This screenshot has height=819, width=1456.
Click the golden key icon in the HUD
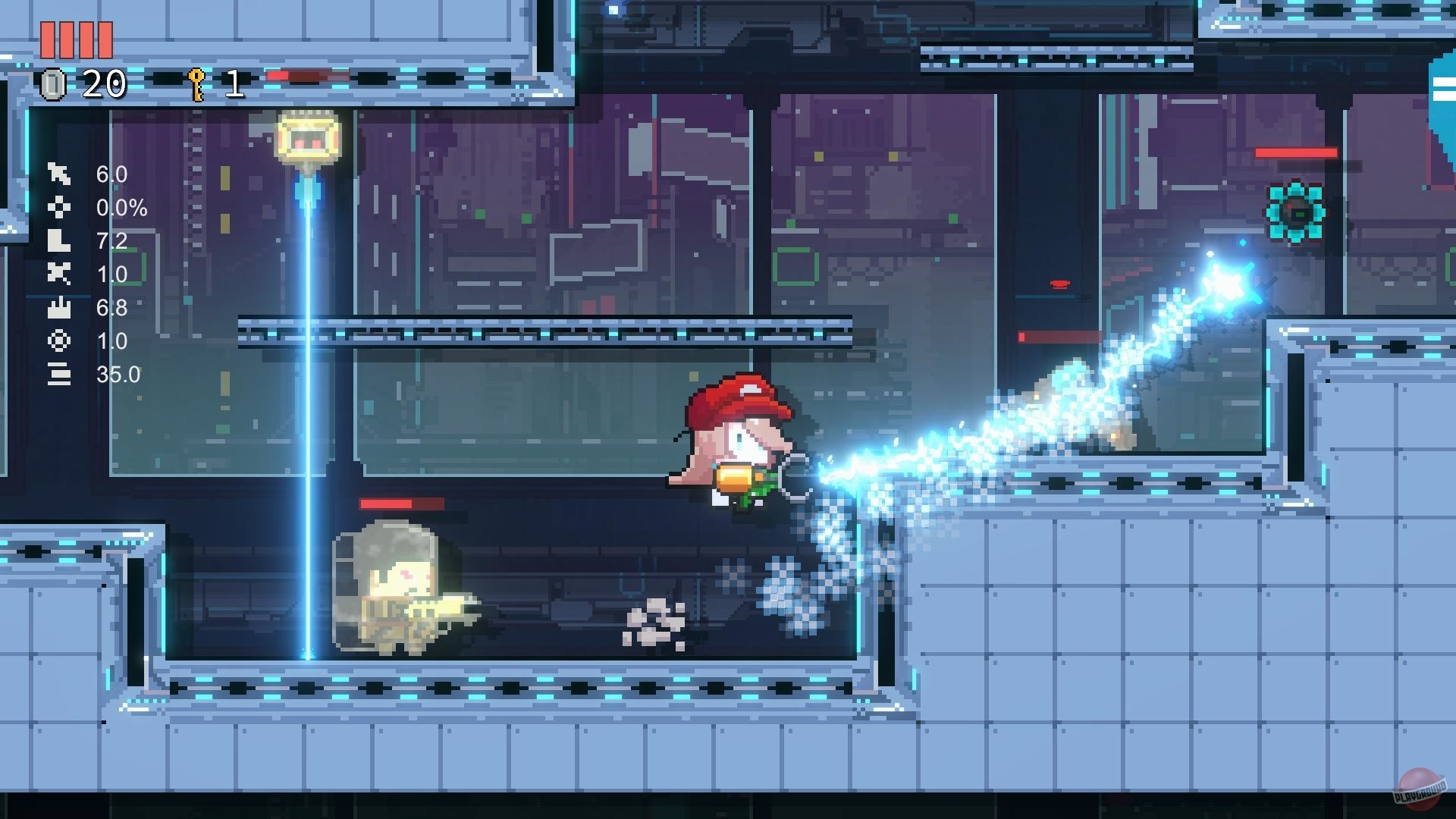196,83
